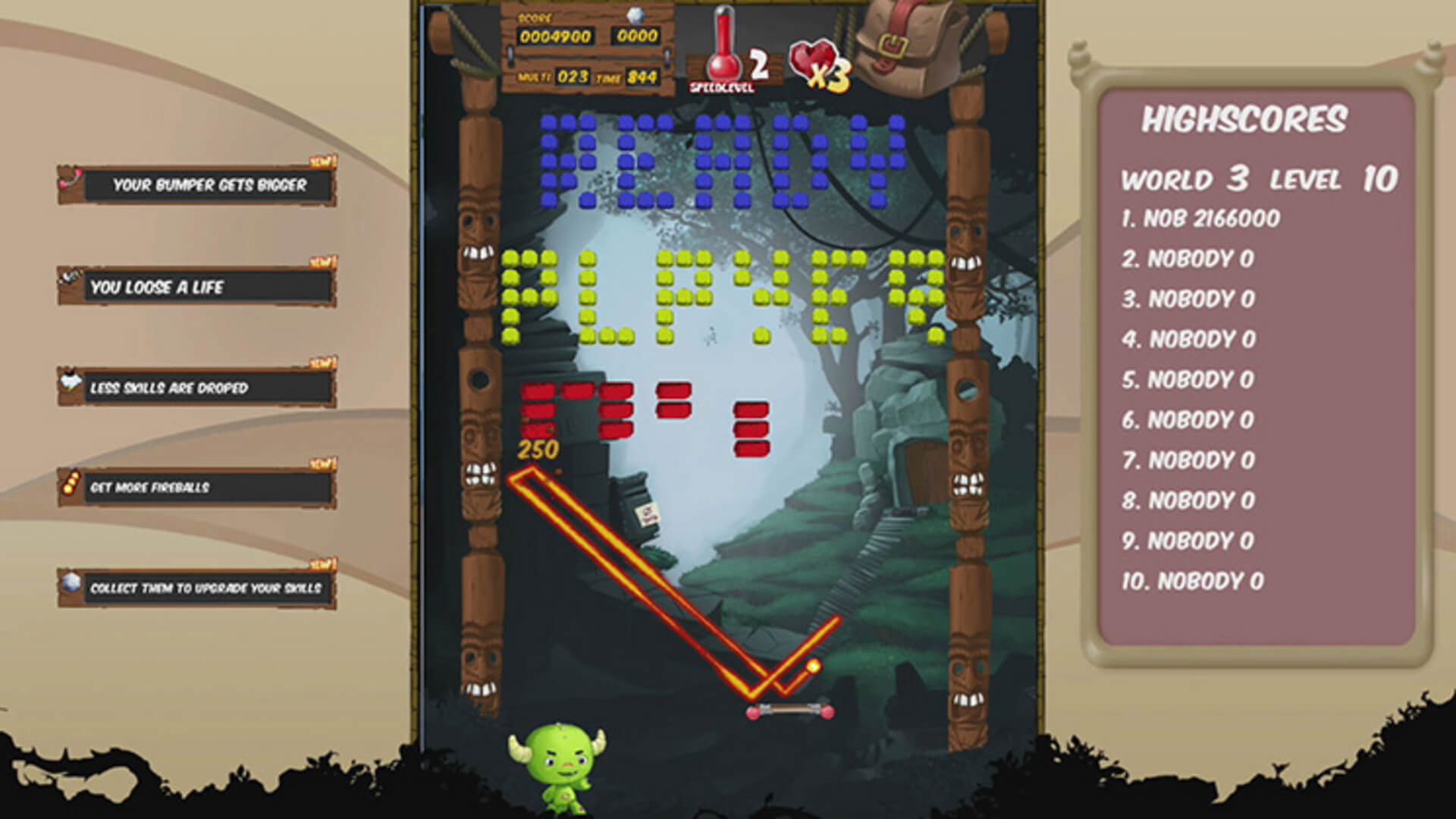Click the skill drop icon beside 'Less skills are droped'
The image size is (1456, 819).
coord(72,383)
